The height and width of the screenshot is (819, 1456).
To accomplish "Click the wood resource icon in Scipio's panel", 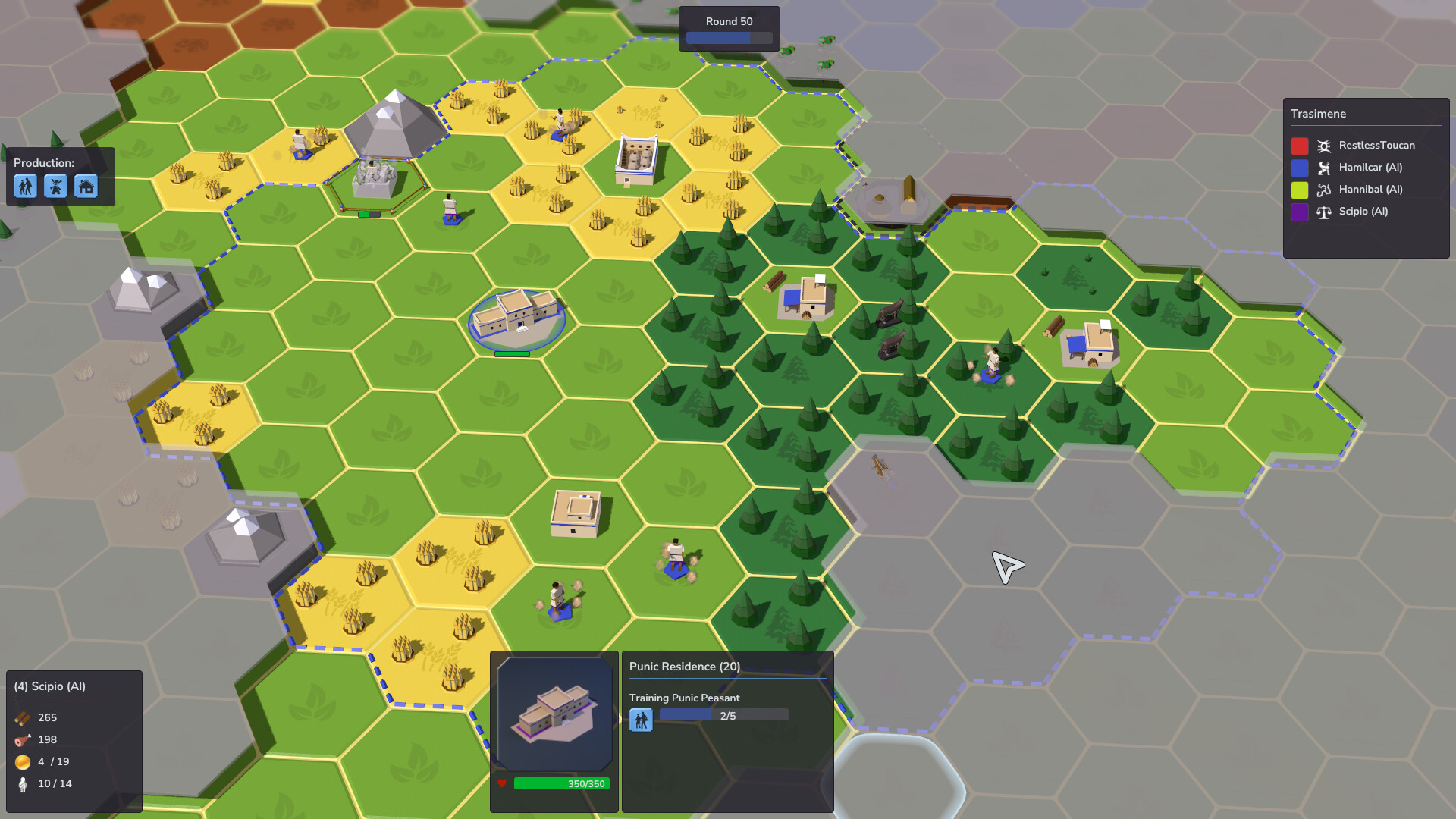I will 20,717.
